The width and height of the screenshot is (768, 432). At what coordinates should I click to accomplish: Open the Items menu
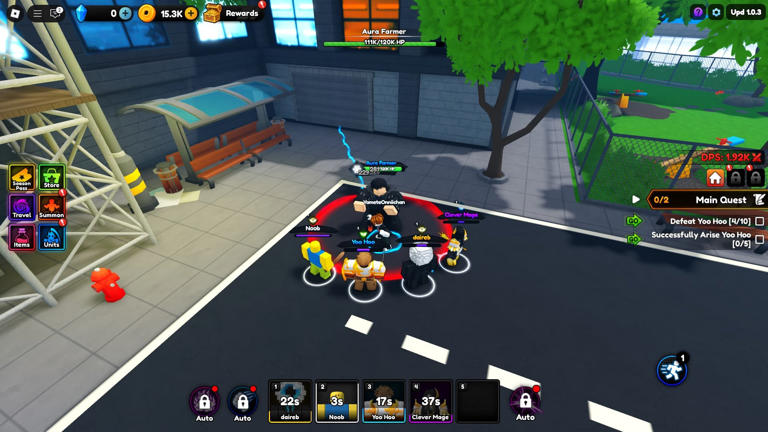click(x=22, y=237)
